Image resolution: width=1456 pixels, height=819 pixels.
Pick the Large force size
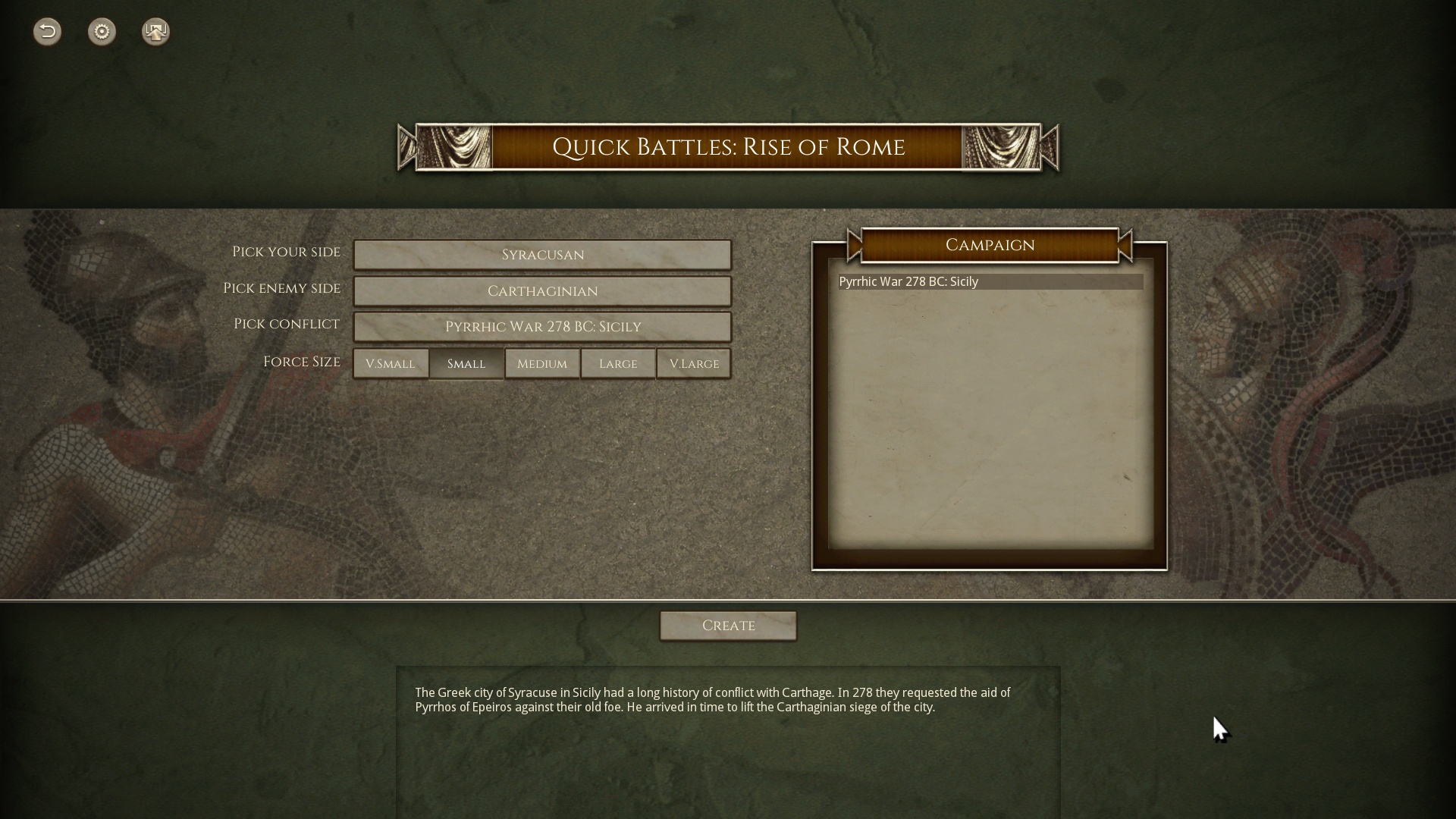click(618, 364)
